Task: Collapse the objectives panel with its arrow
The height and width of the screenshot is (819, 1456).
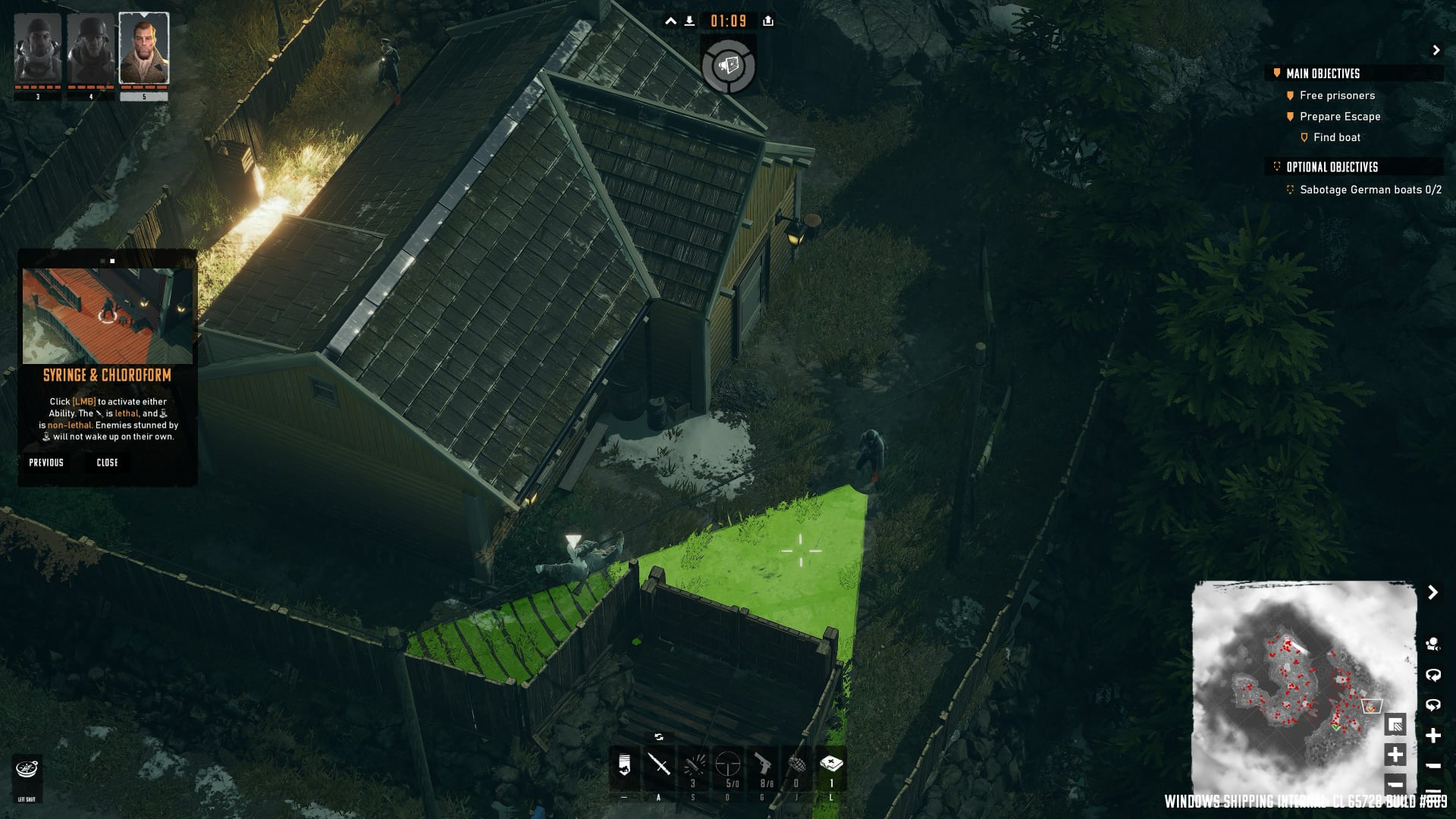Action: click(x=1436, y=50)
